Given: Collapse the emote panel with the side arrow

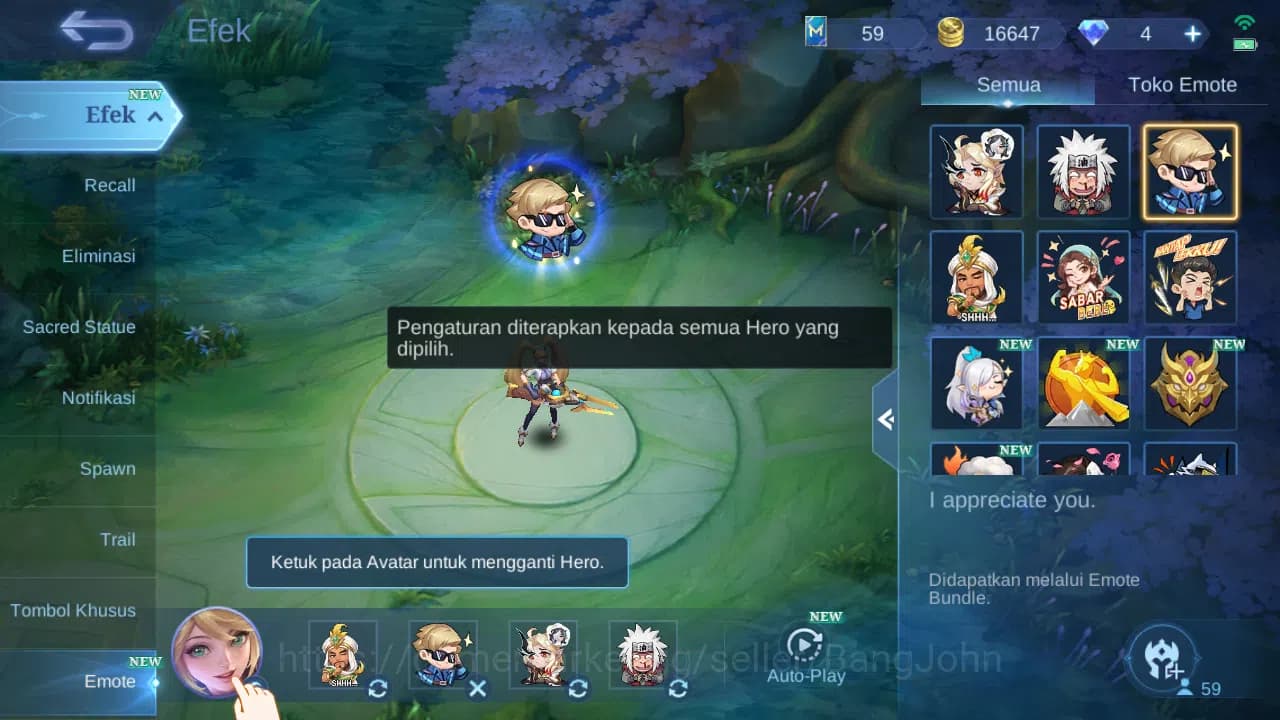Looking at the screenshot, I should [x=884, y=420].
